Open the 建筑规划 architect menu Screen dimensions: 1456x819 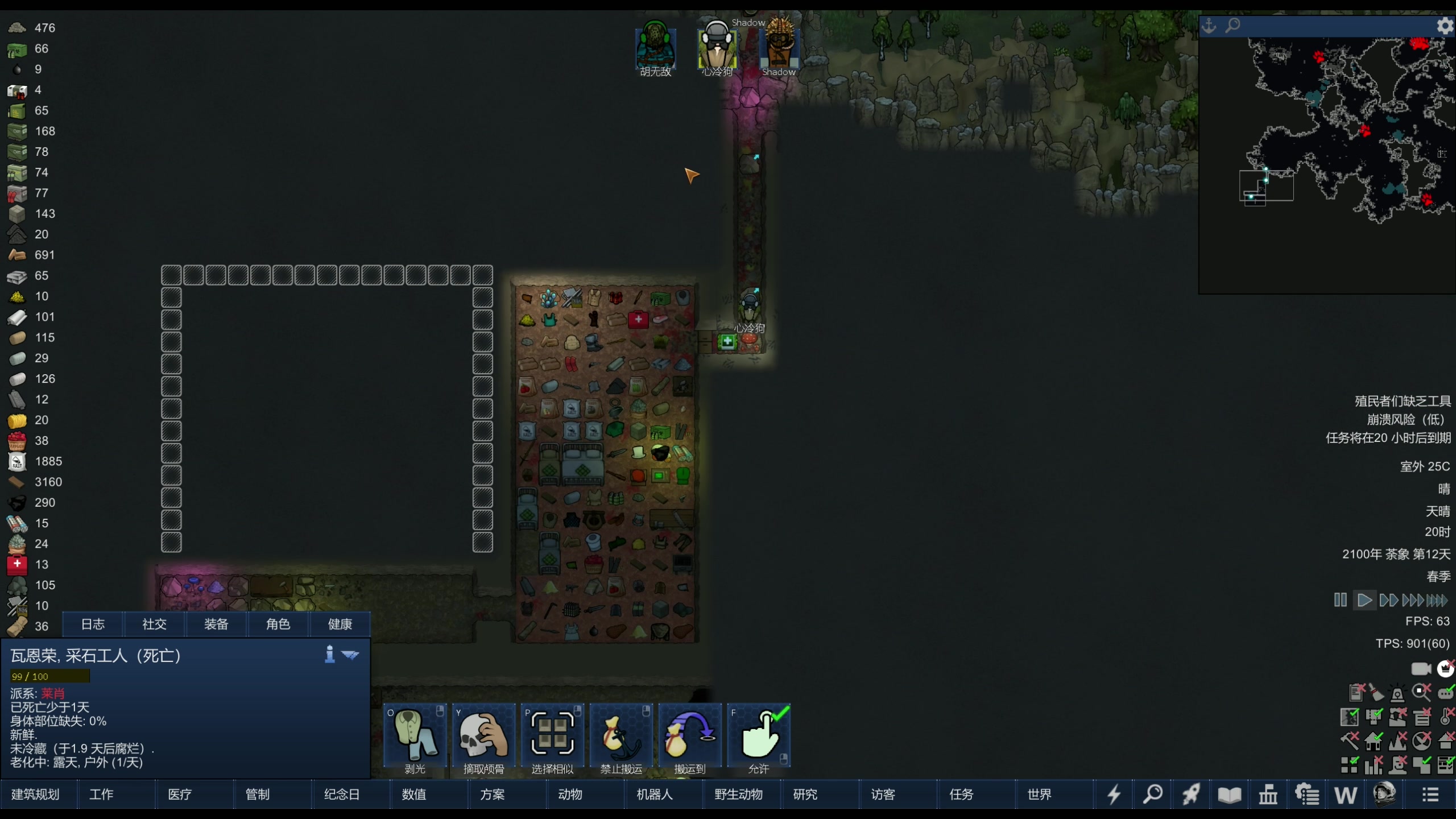click(x=35, y=794)
